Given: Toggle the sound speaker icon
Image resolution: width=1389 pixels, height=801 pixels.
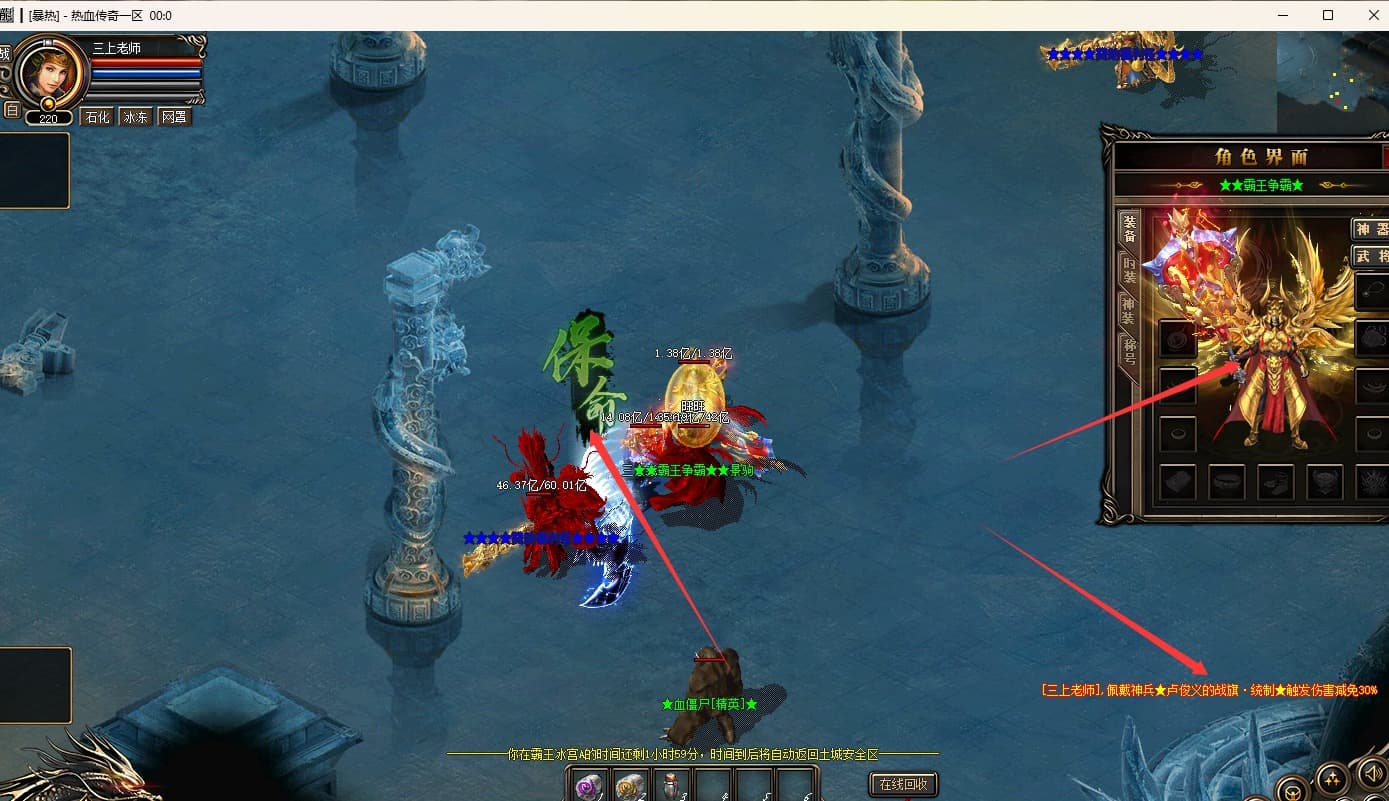Looking at the screenshot, I should coord(1370,775).
